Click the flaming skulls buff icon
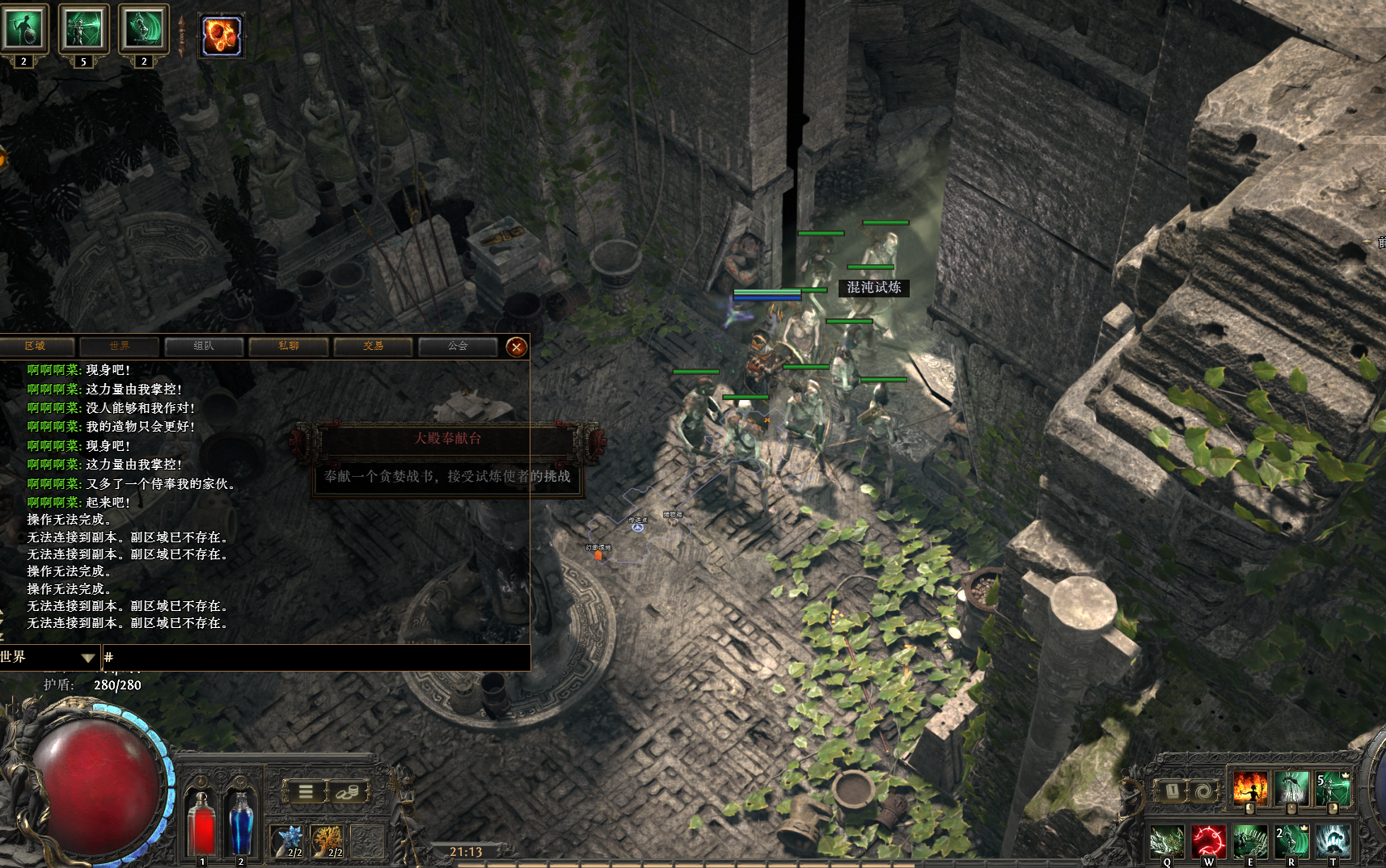Viewport: 1386px width, 868px height. (x=222, y=36)
